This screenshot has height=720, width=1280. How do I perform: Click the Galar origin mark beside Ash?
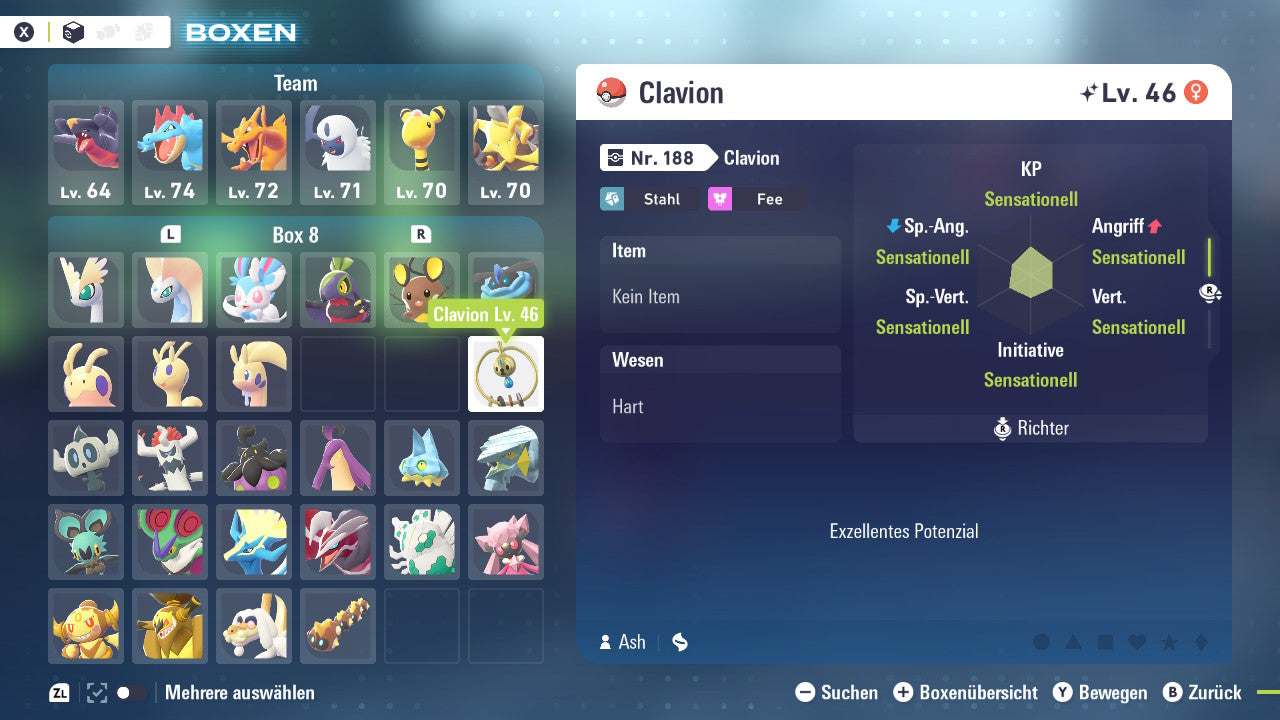pyautogui.click(x=680, y=643)
